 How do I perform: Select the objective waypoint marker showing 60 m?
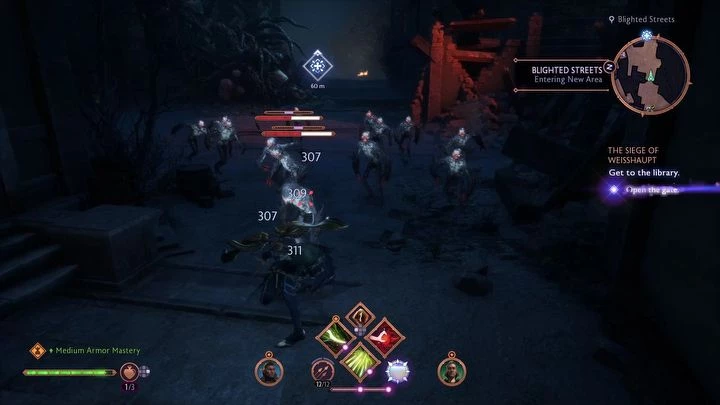coord(318,68)
